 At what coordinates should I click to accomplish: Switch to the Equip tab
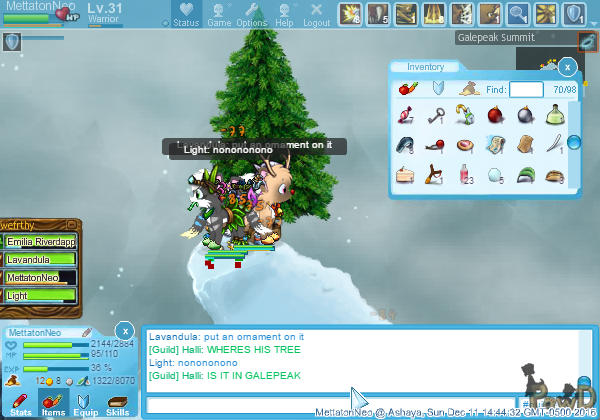click(84, 403)
